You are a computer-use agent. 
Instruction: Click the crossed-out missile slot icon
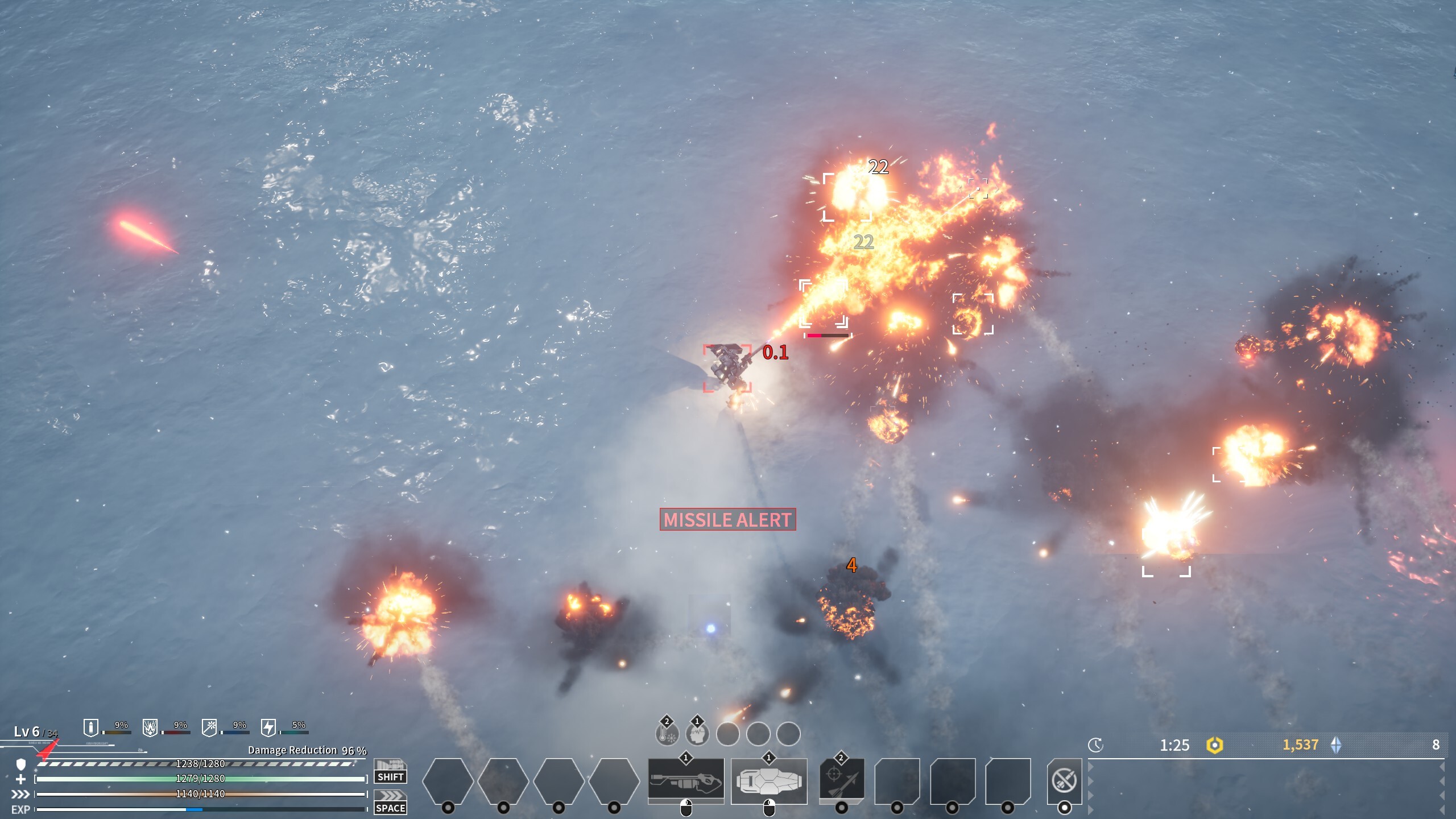click(x=1064, y=780)
